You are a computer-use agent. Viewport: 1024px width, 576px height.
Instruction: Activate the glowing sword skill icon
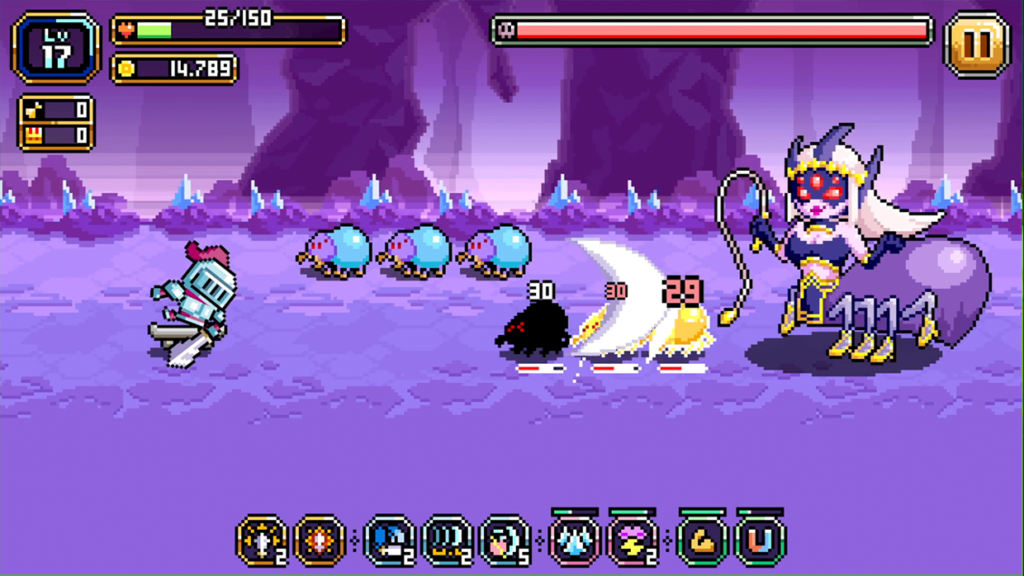[262, 541]
